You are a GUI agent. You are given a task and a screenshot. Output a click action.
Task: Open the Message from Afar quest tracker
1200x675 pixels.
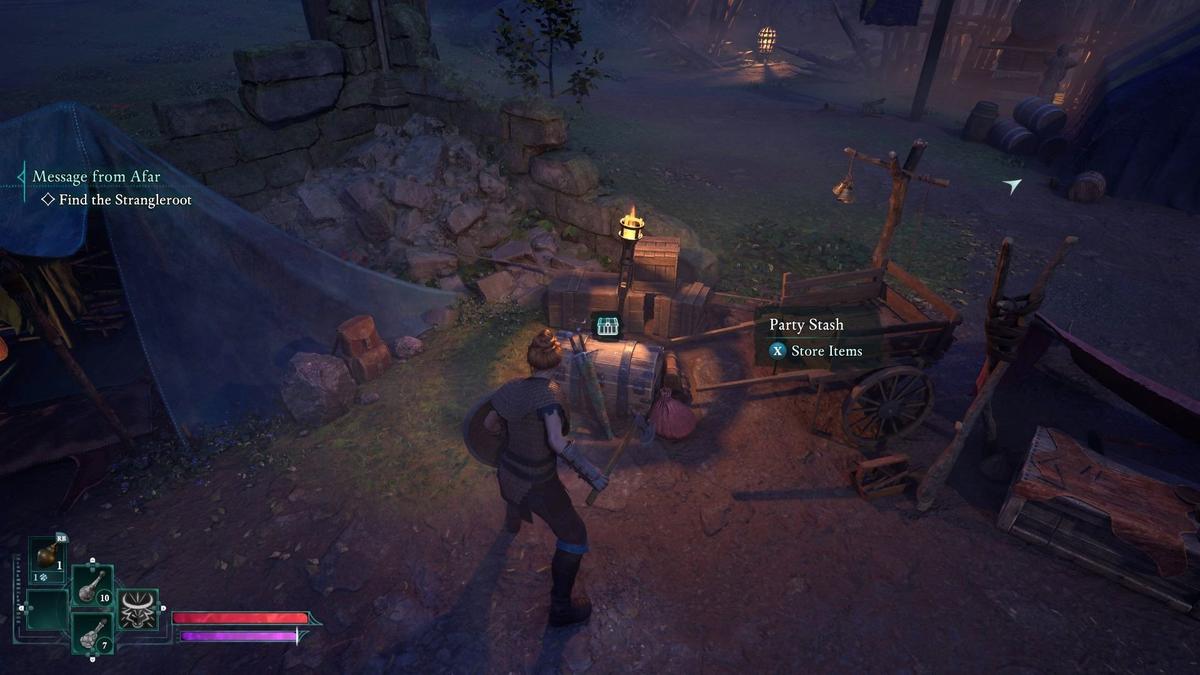pyautogui.click(x=96, y=177)
